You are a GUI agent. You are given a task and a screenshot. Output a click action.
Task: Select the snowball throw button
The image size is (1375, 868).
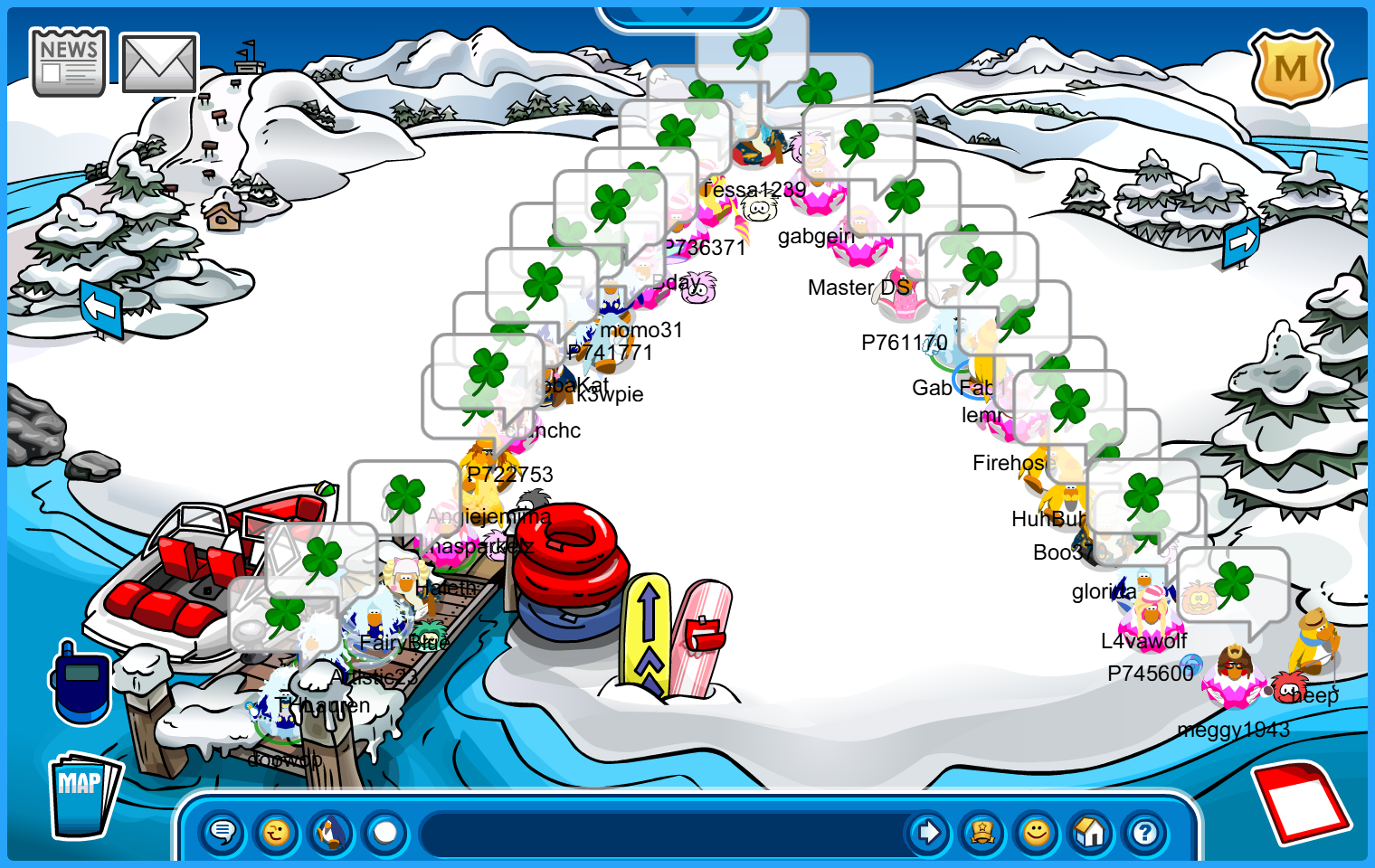(385, 832)
